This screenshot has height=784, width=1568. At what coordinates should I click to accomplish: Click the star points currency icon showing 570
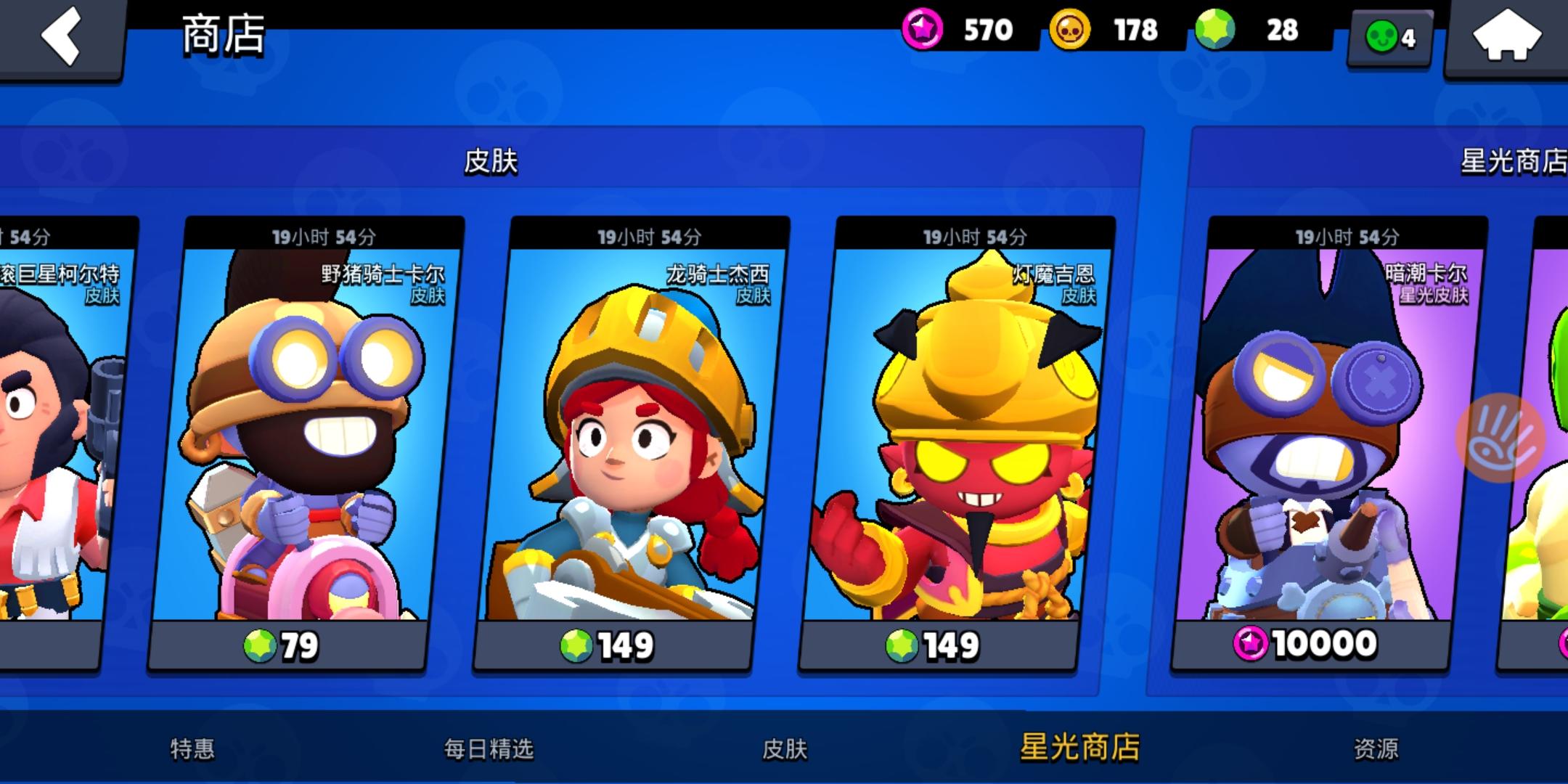922,30
